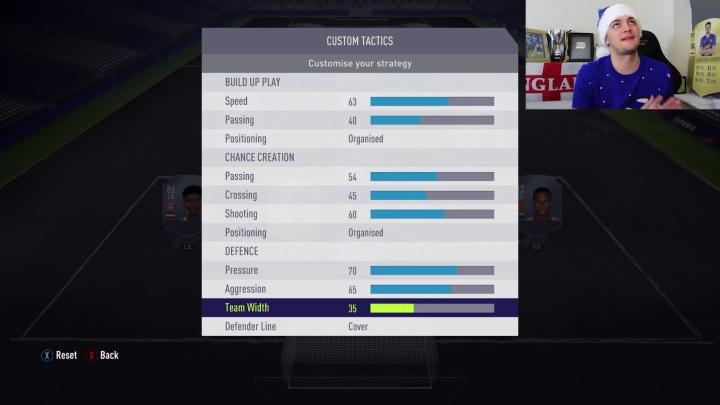720x405 pixels.
Task: Select Build Up Play Positioning option
Action: click(360, 139)
